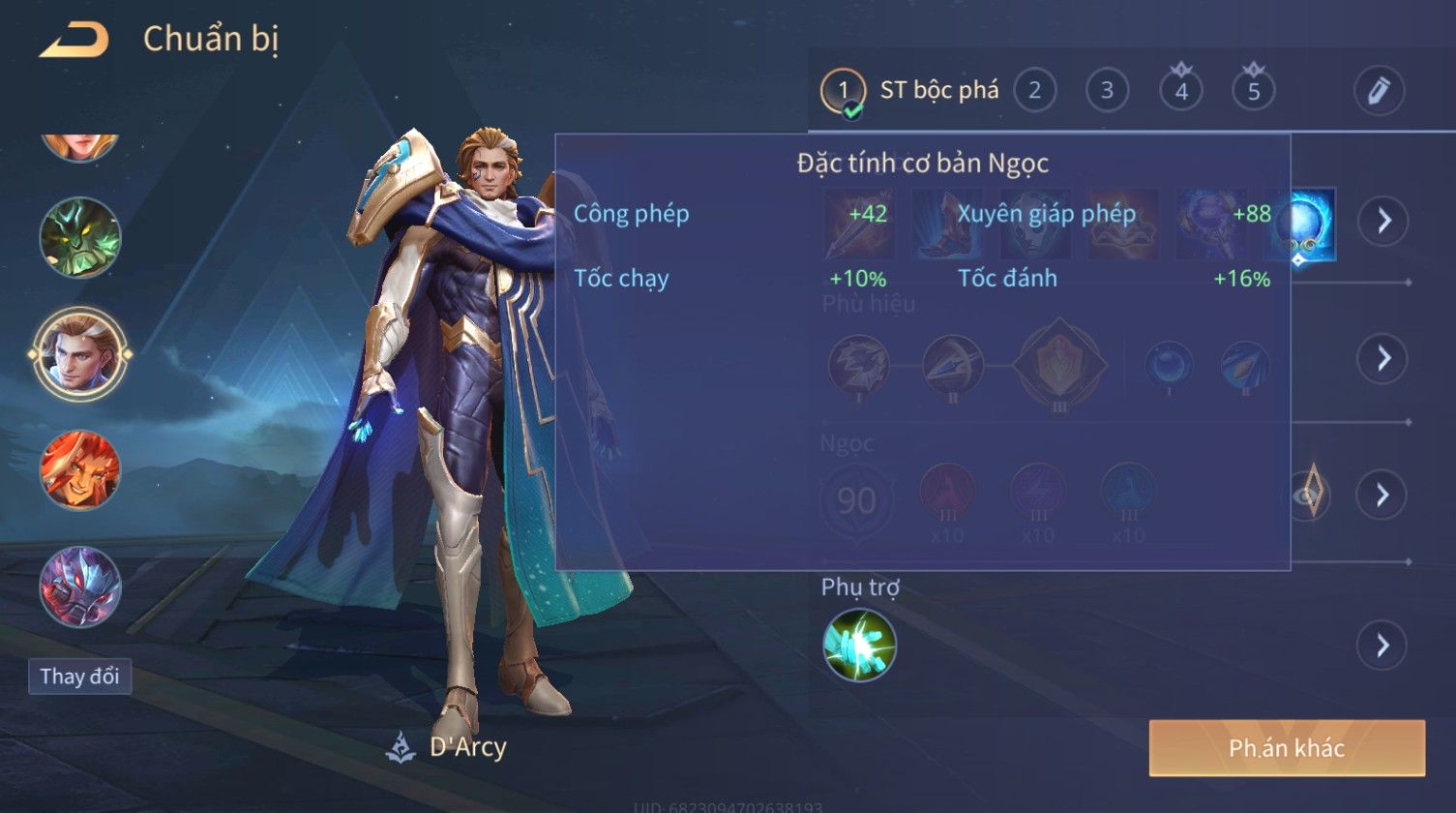Click the Ph.án khác button
Screen dimensions: 1456x813
point(1287,748)
